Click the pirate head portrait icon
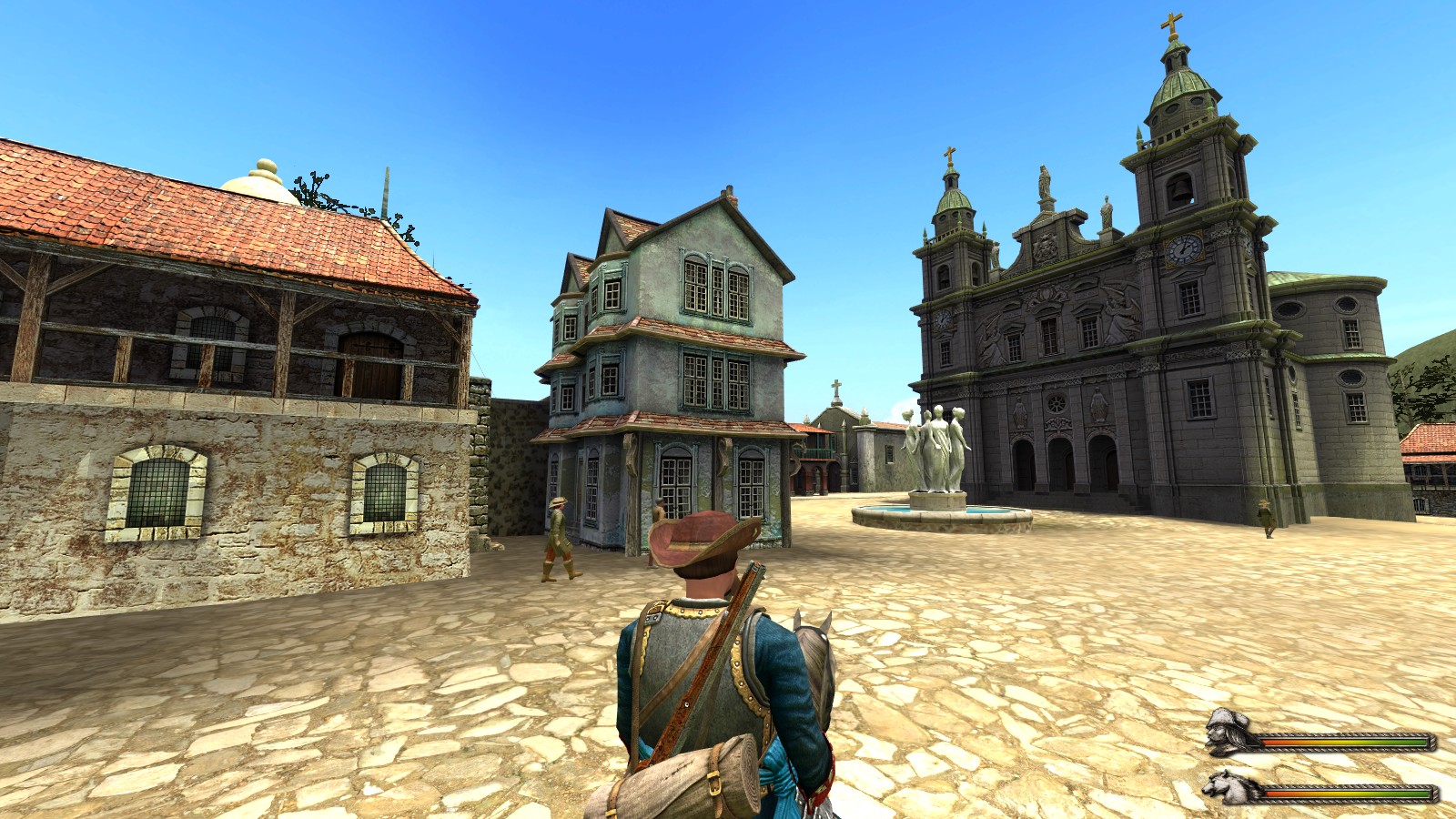 click(1226, 733)
